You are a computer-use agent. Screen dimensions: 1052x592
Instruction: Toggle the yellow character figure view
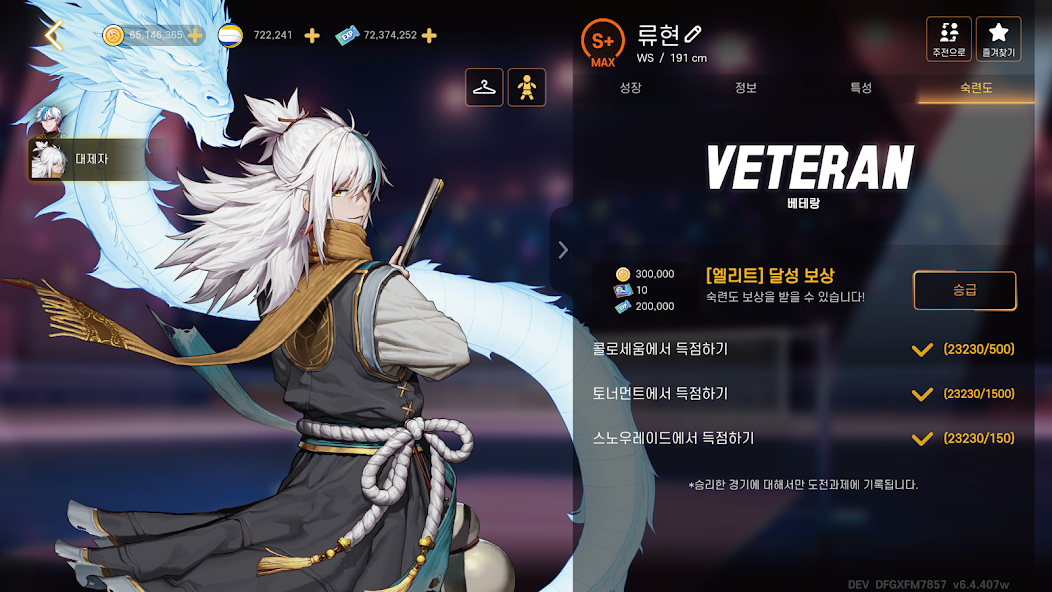point(527,88)
